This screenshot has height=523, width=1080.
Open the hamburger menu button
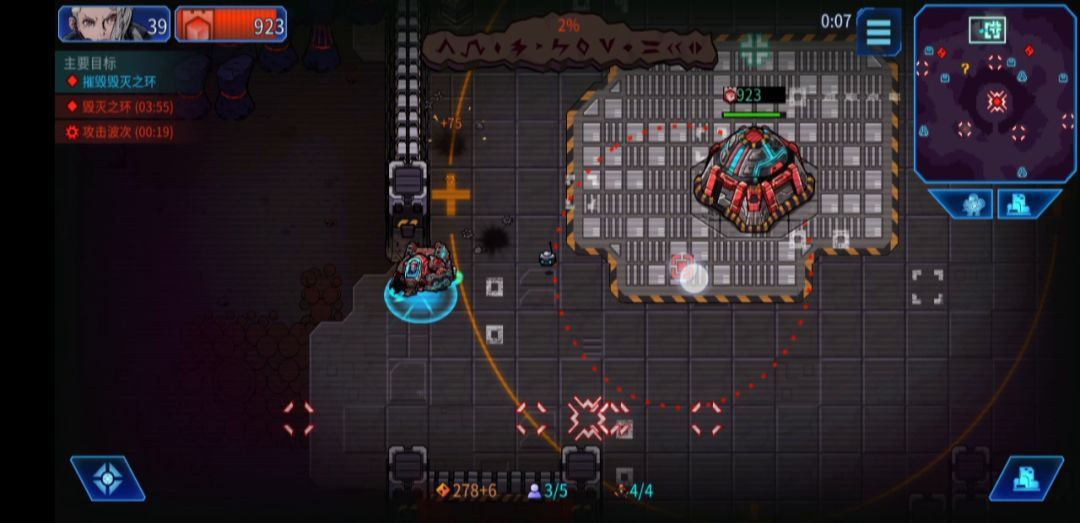(878, 31)
